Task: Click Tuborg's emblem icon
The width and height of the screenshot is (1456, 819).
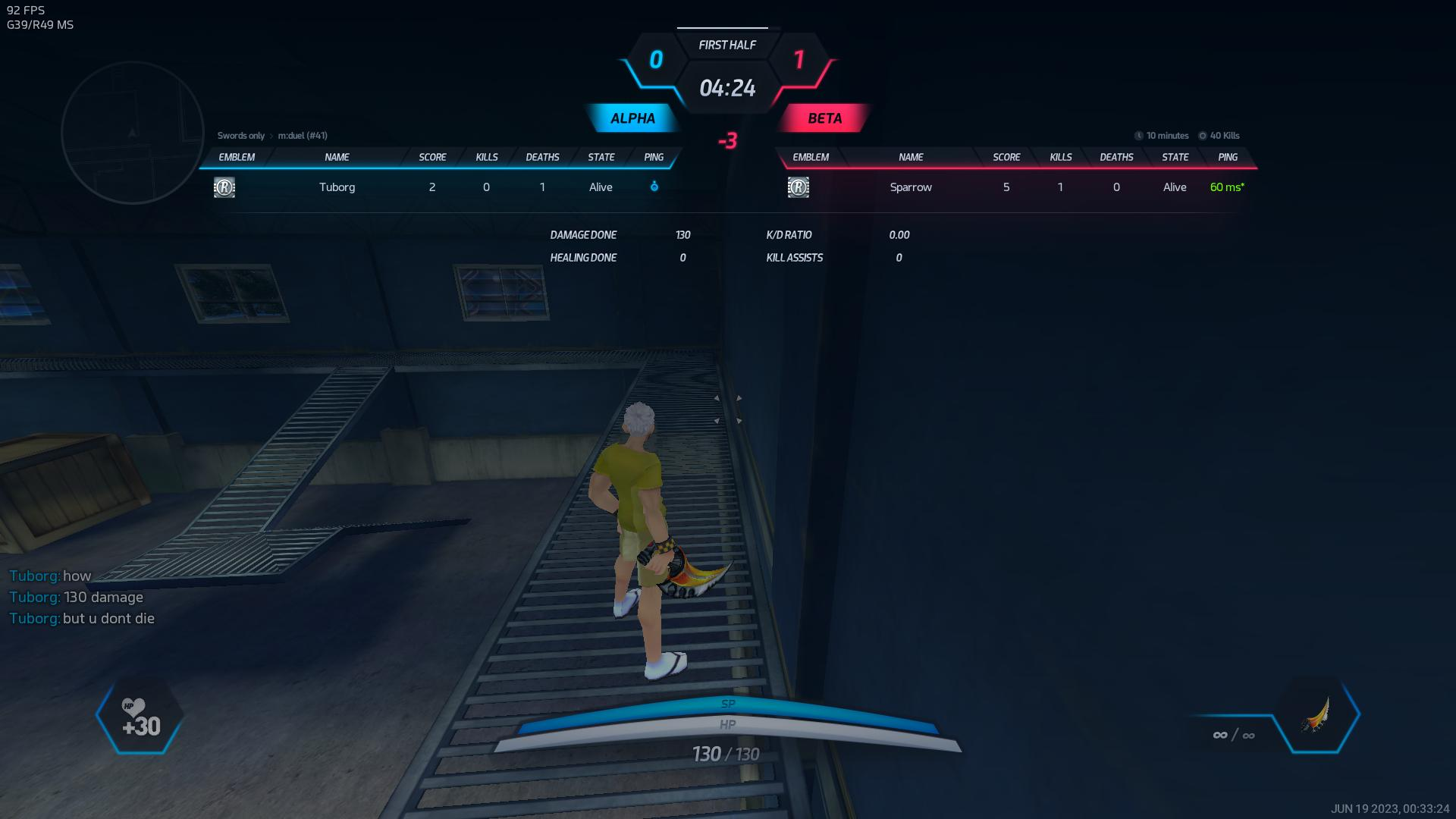Action: tap(224, 187)
